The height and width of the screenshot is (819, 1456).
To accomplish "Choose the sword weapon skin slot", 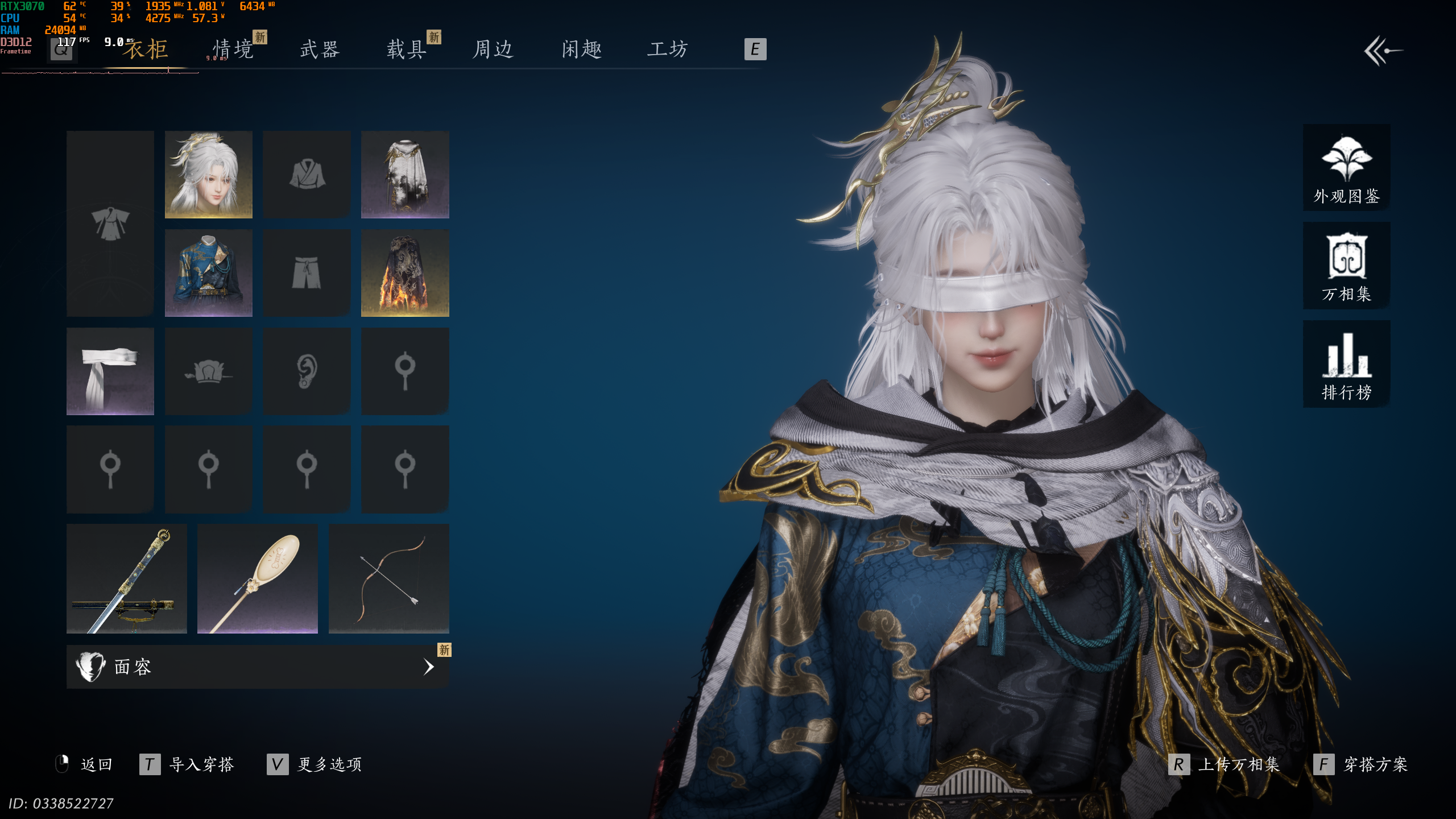I will [x=126, y=578].
